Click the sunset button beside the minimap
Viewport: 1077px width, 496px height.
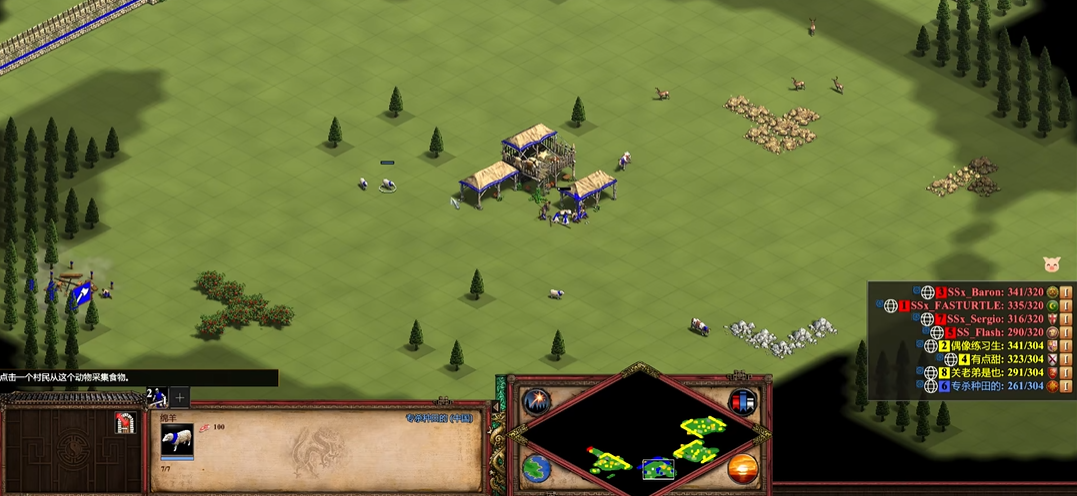(x=742, y=468)
